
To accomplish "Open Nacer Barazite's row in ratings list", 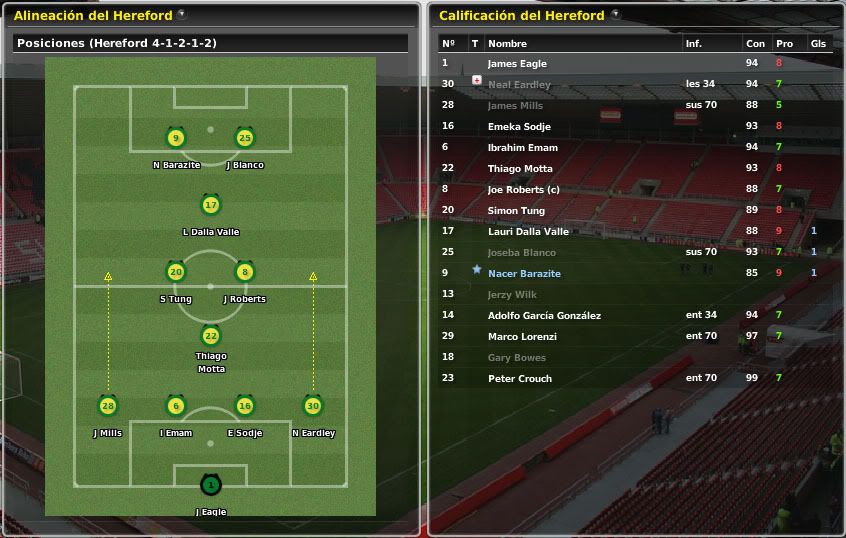I will click(524, 273).
